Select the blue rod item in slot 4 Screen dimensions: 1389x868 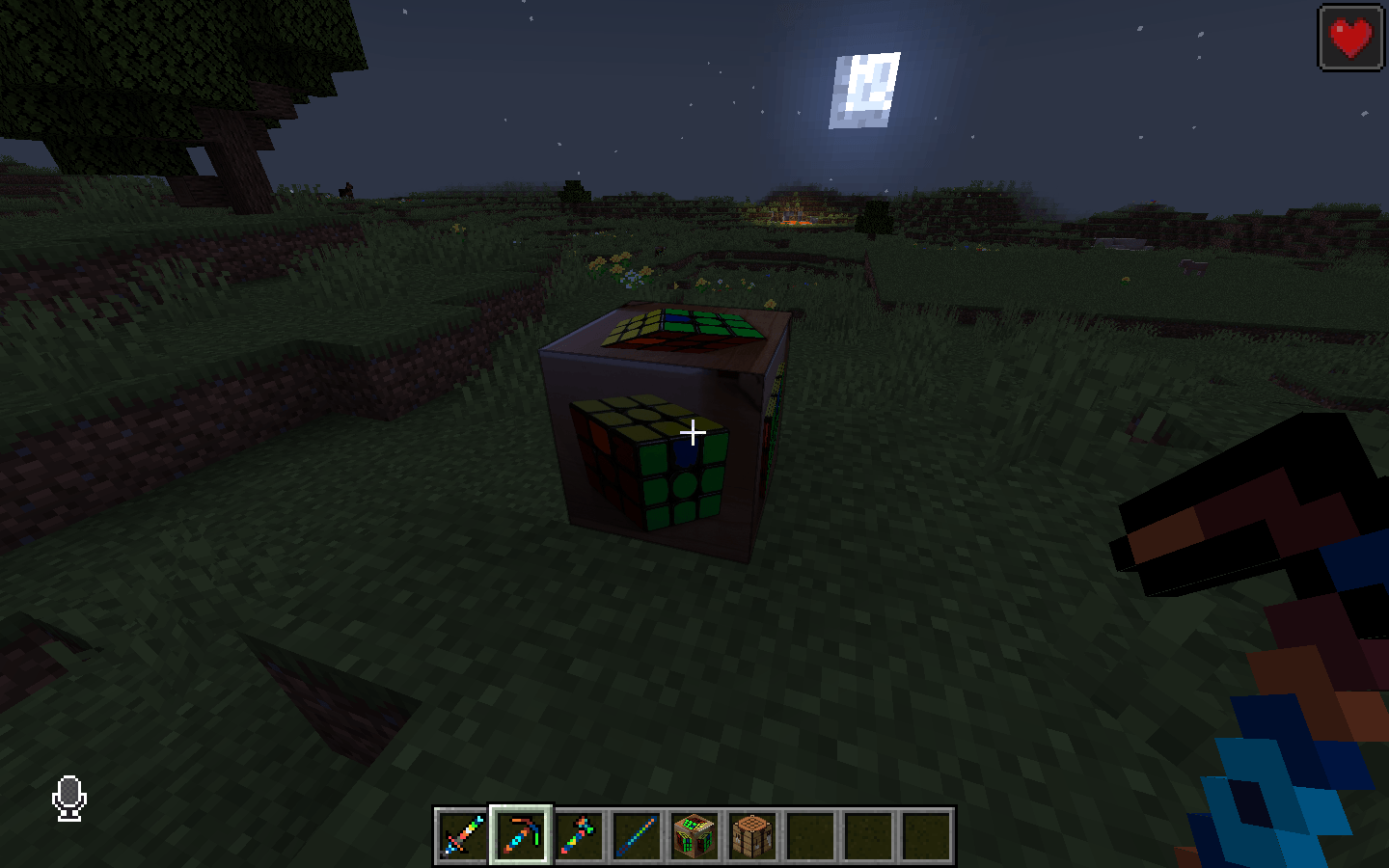[635, 835]
